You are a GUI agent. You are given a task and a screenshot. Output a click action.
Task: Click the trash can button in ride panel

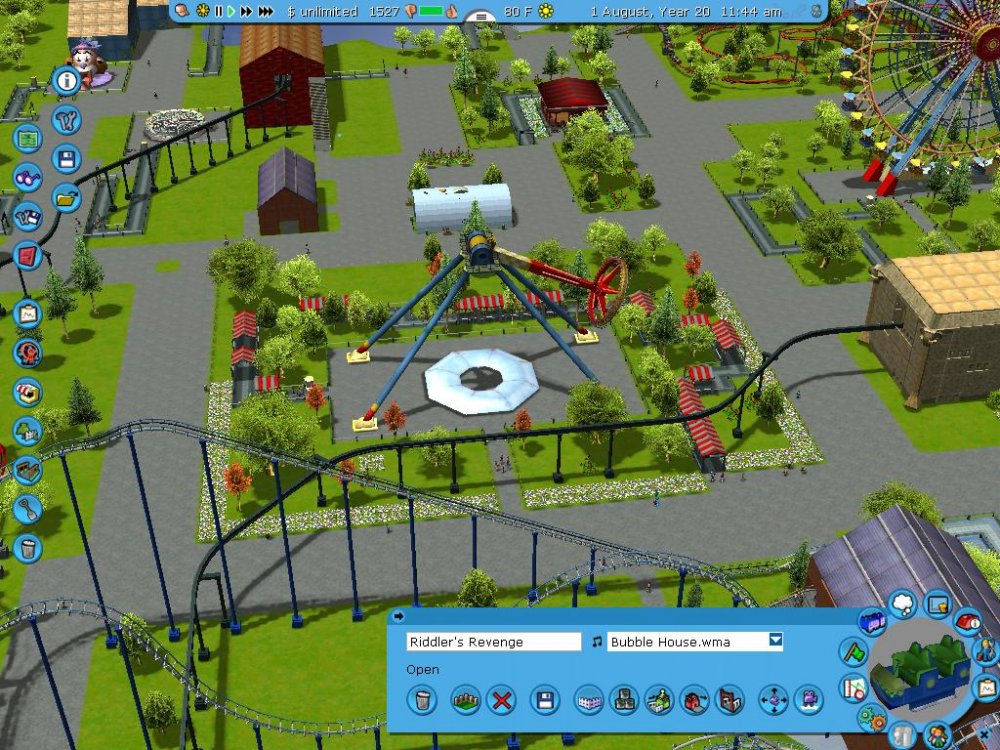(423, 699)
